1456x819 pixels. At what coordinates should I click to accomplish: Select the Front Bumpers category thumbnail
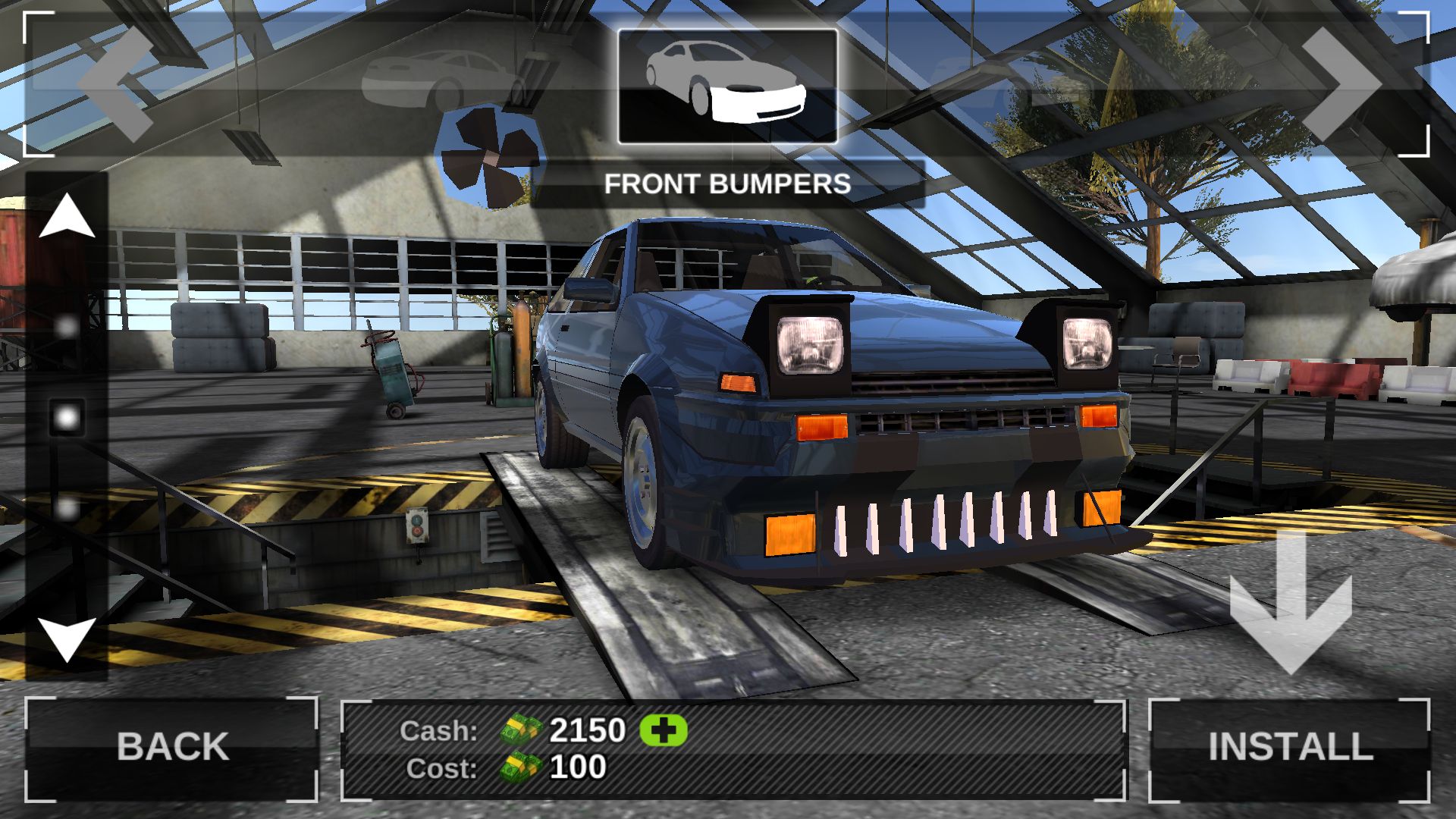click(727, 86)
